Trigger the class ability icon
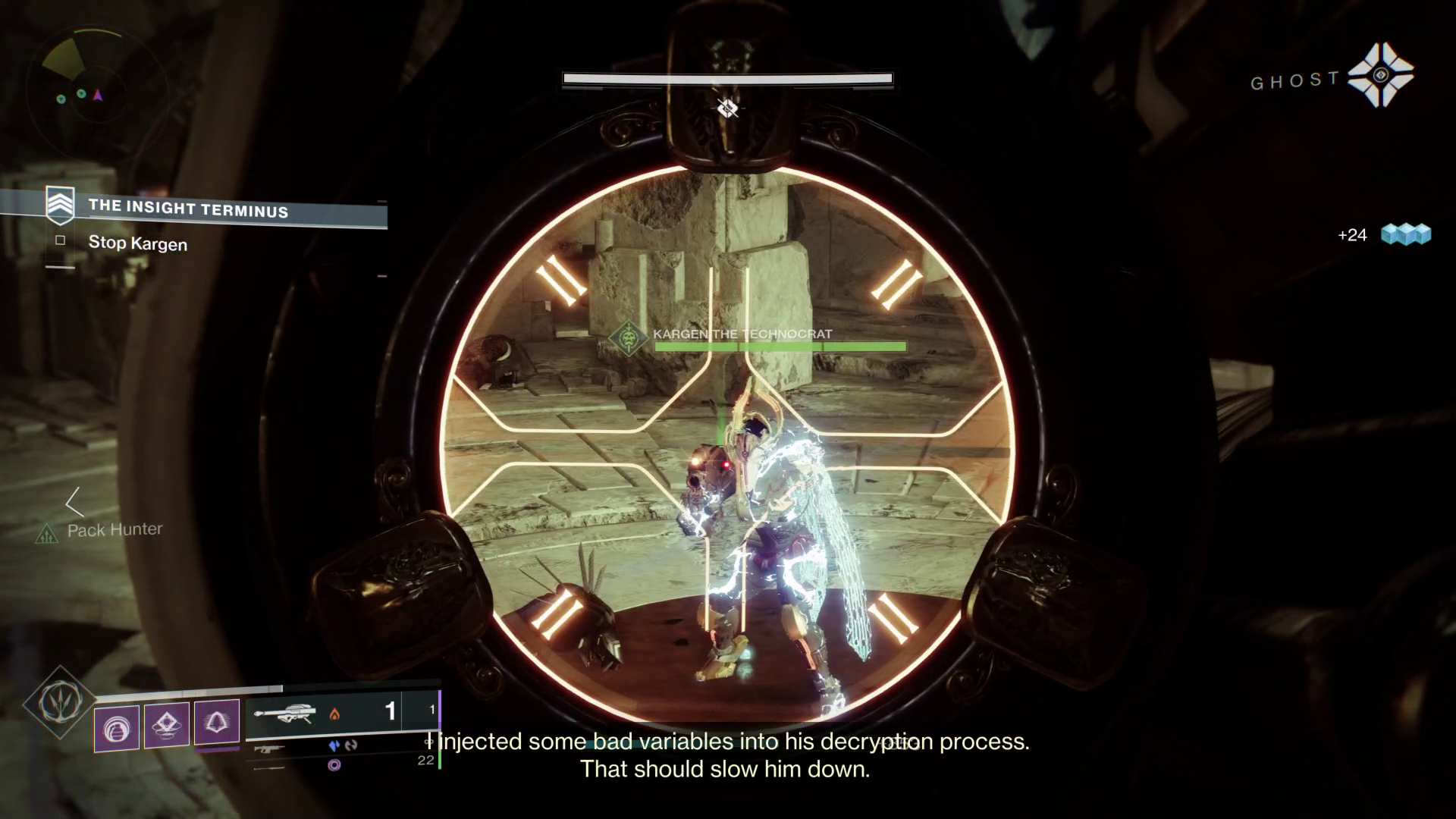This screenshot has width=1456, height=819. coord(217,720)
